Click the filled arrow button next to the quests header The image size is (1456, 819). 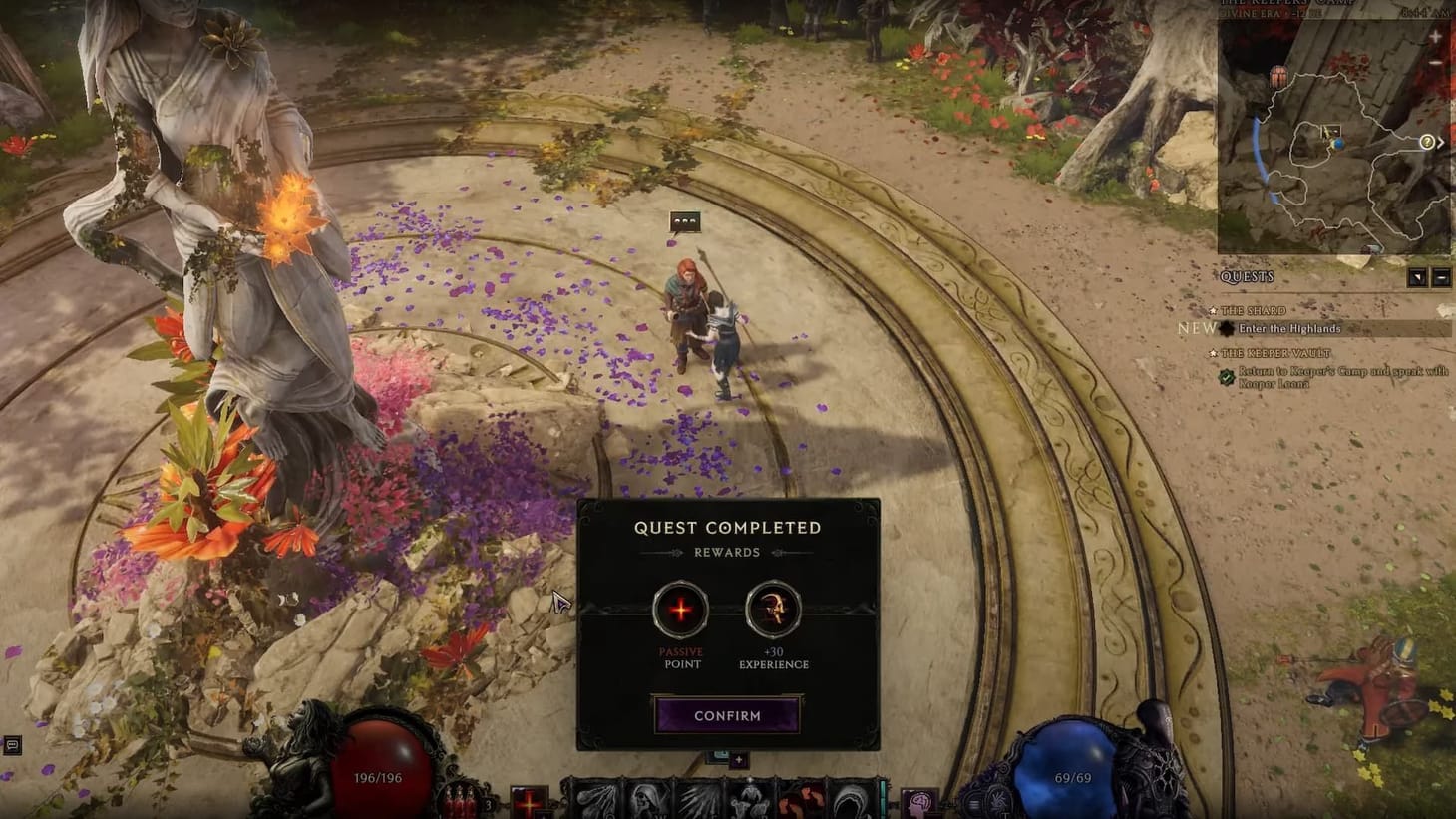1417,277
